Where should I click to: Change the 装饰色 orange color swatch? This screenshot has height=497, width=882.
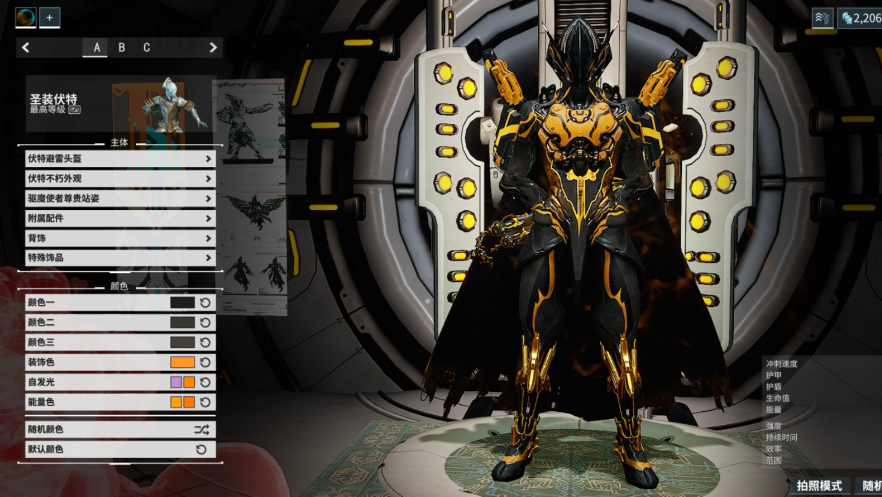point(182,362)
